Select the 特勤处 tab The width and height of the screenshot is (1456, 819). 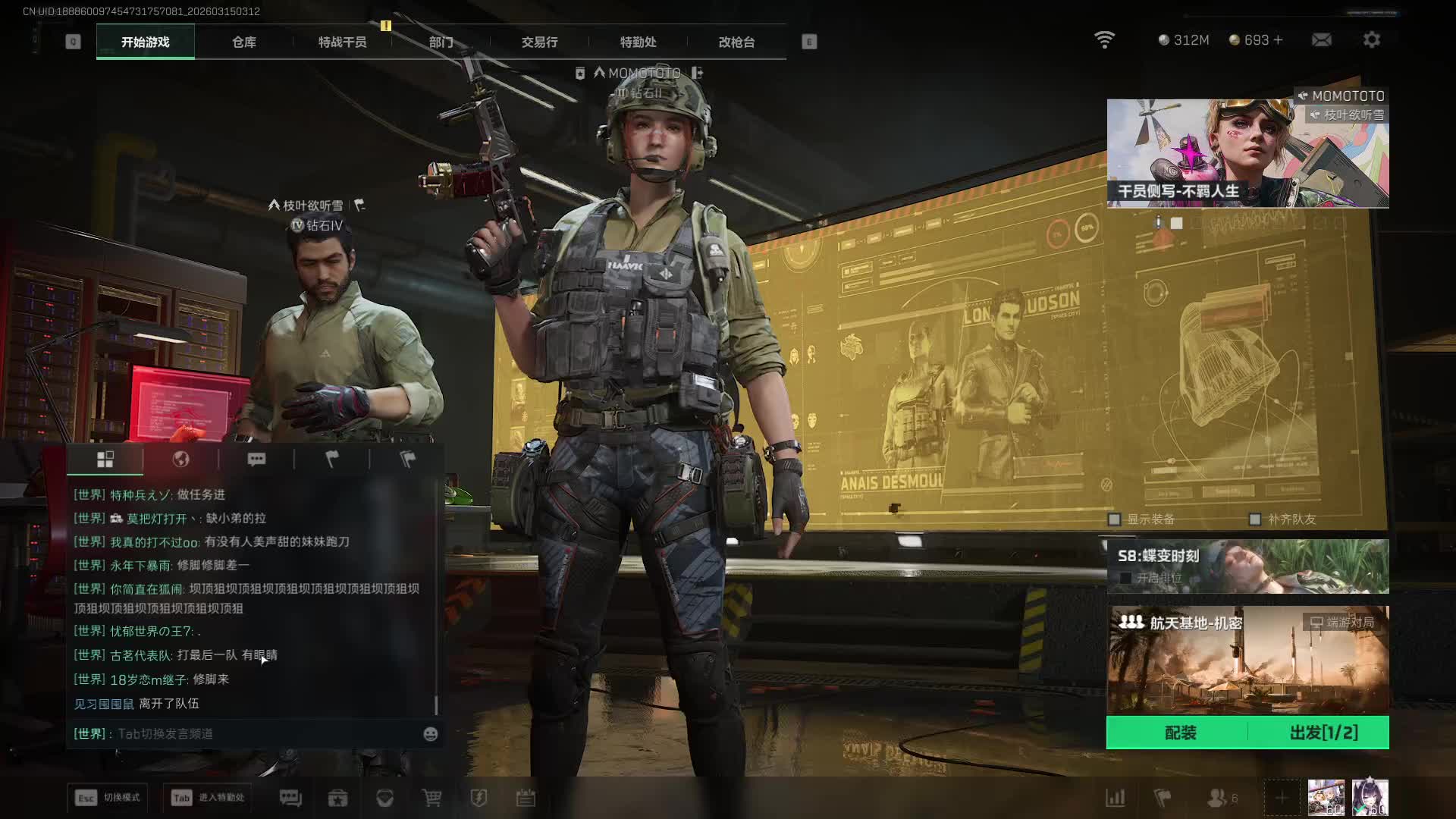[638, 42]
